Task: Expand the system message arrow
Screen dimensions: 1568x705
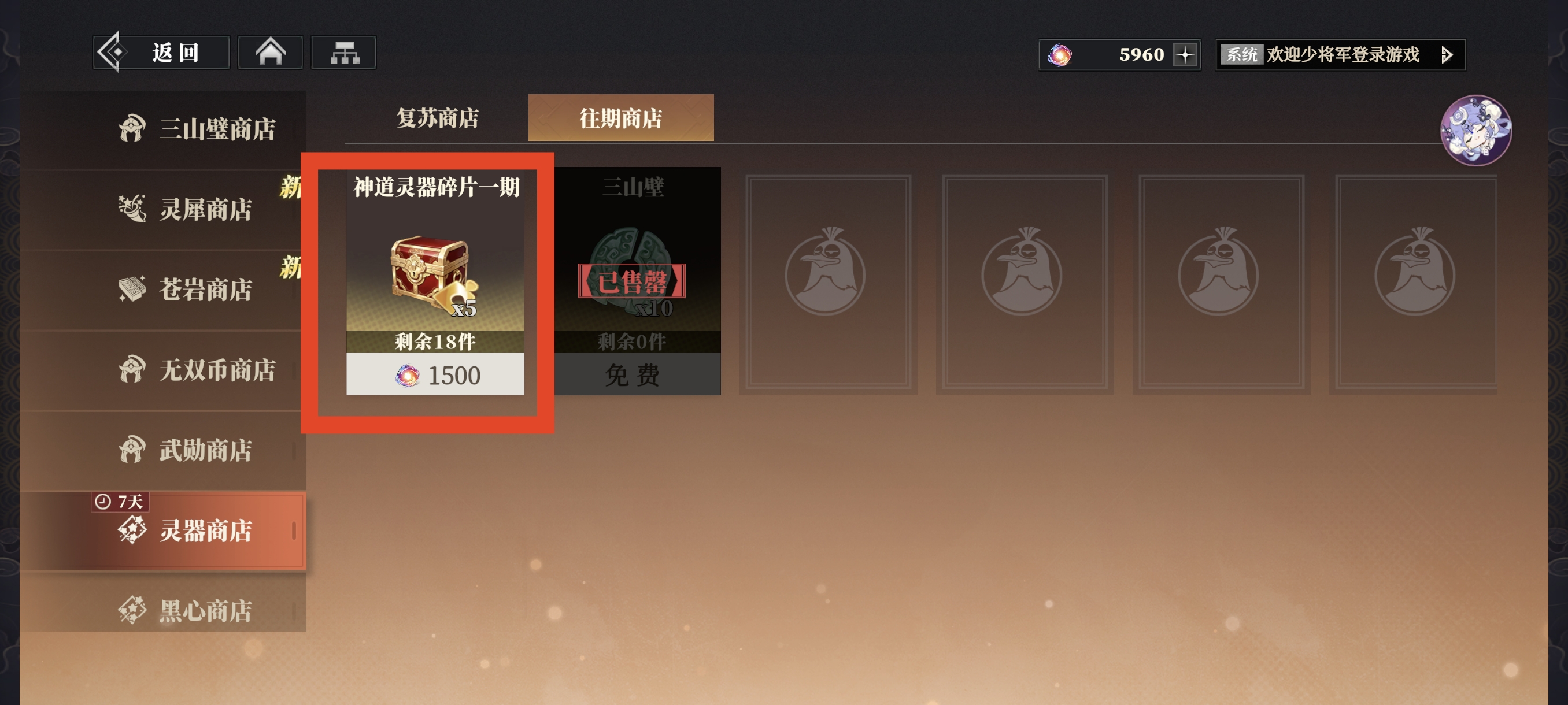Action: click(x=1448, y=55)
